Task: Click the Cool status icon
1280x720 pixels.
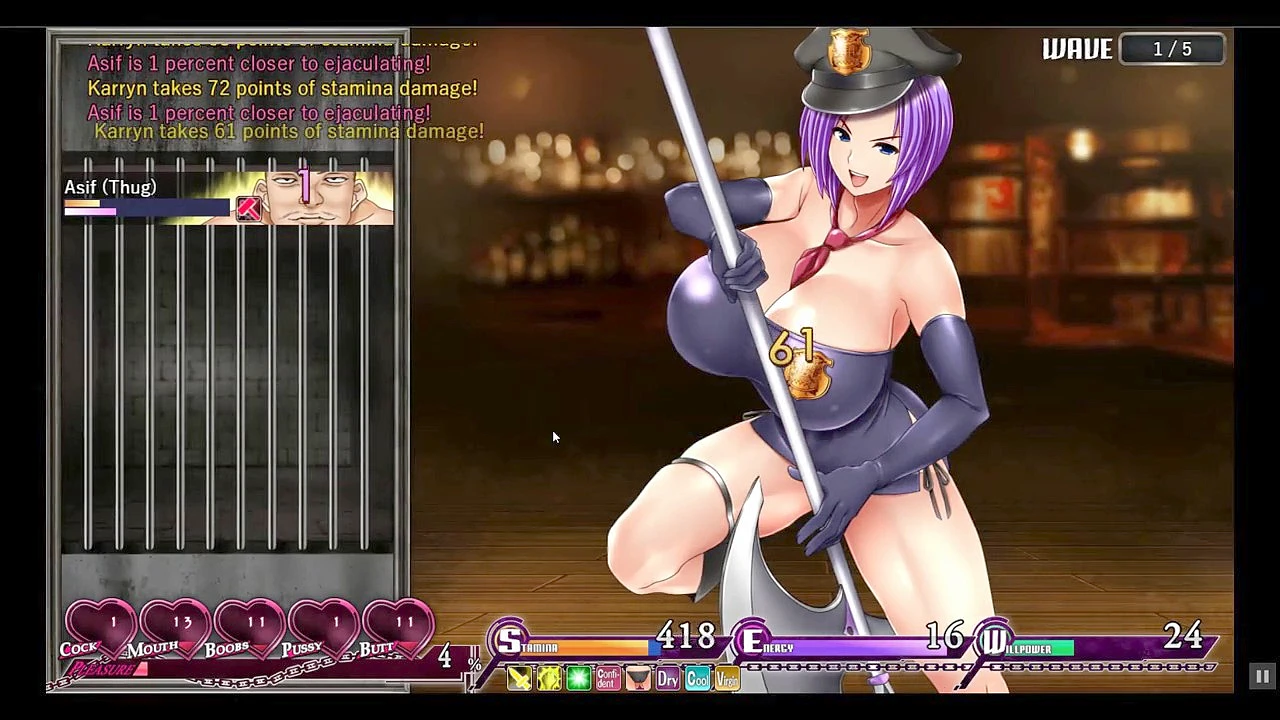Action: coord(697,679)
